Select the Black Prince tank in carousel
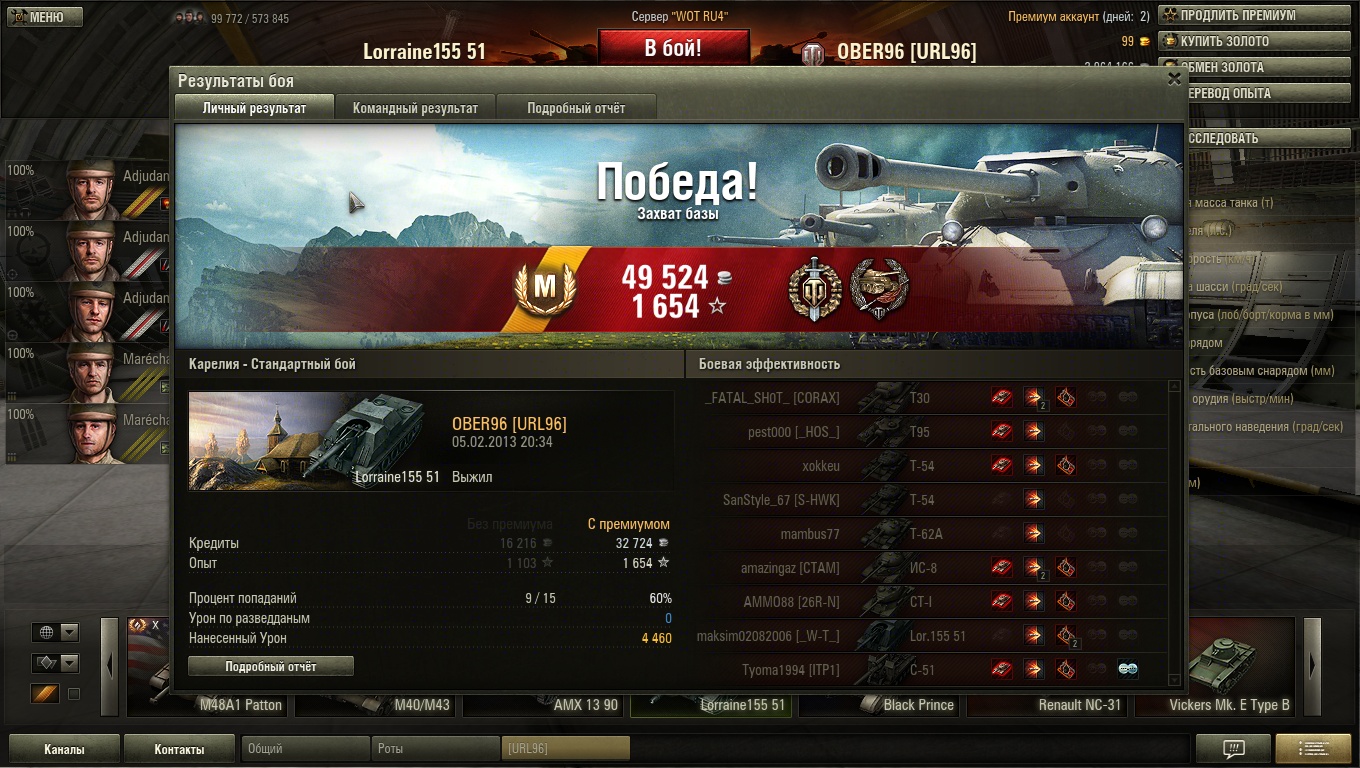This screenshot has width=1360, height=768. tap(918, 704)
